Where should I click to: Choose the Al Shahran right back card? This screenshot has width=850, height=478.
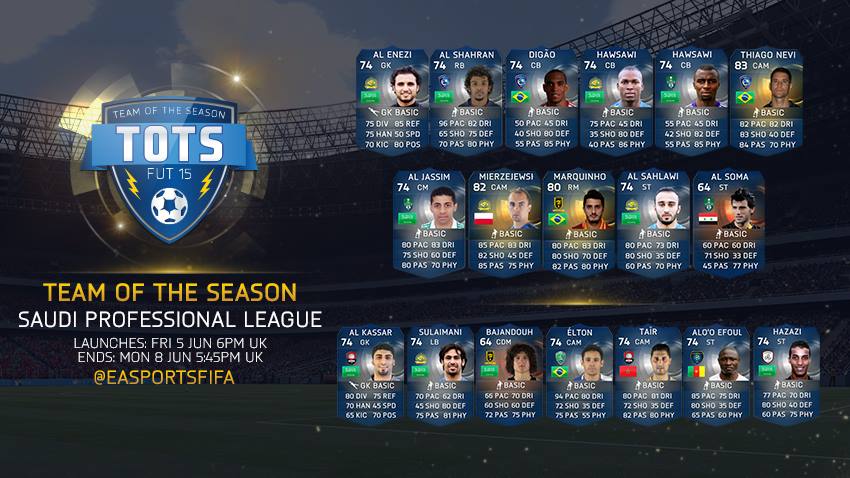pyautogui.click(x=466, y=99)
